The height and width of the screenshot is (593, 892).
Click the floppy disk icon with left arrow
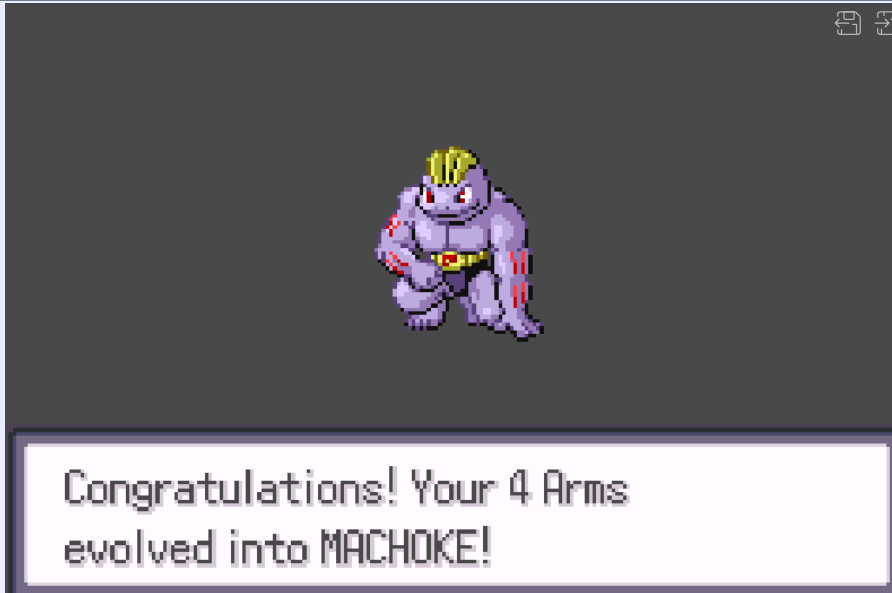[847, 23]
